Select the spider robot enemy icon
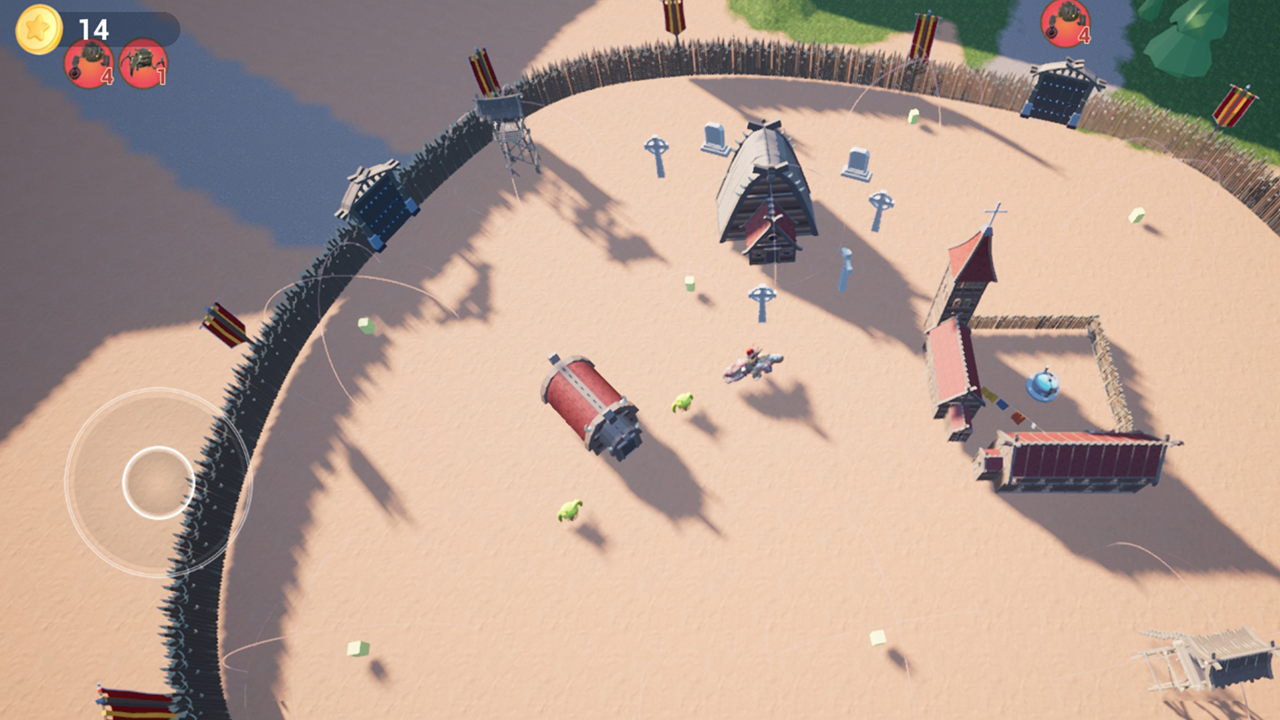Screen dimensions: 1280x720 143,63
